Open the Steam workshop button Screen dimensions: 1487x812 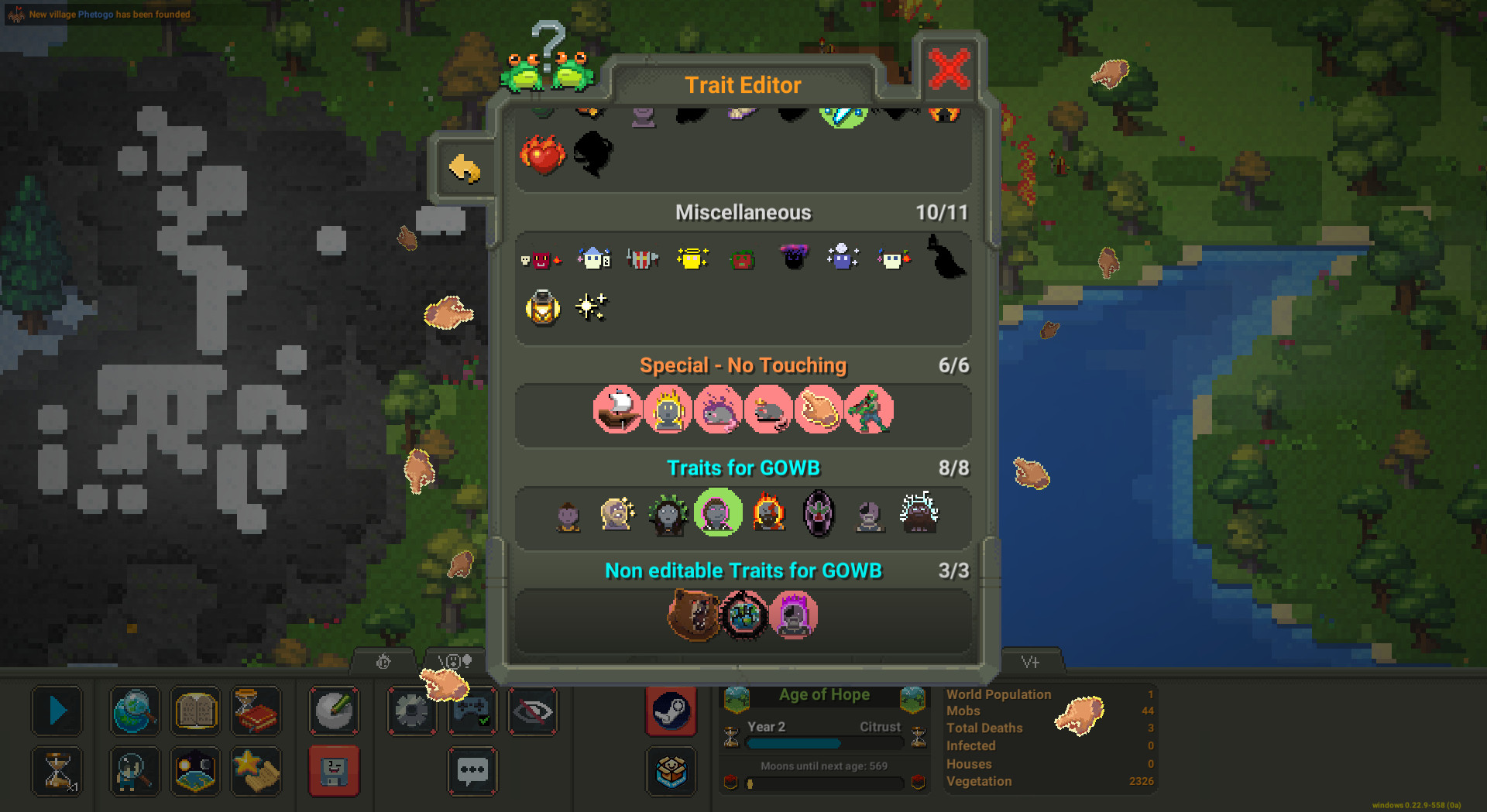[671, 711]
